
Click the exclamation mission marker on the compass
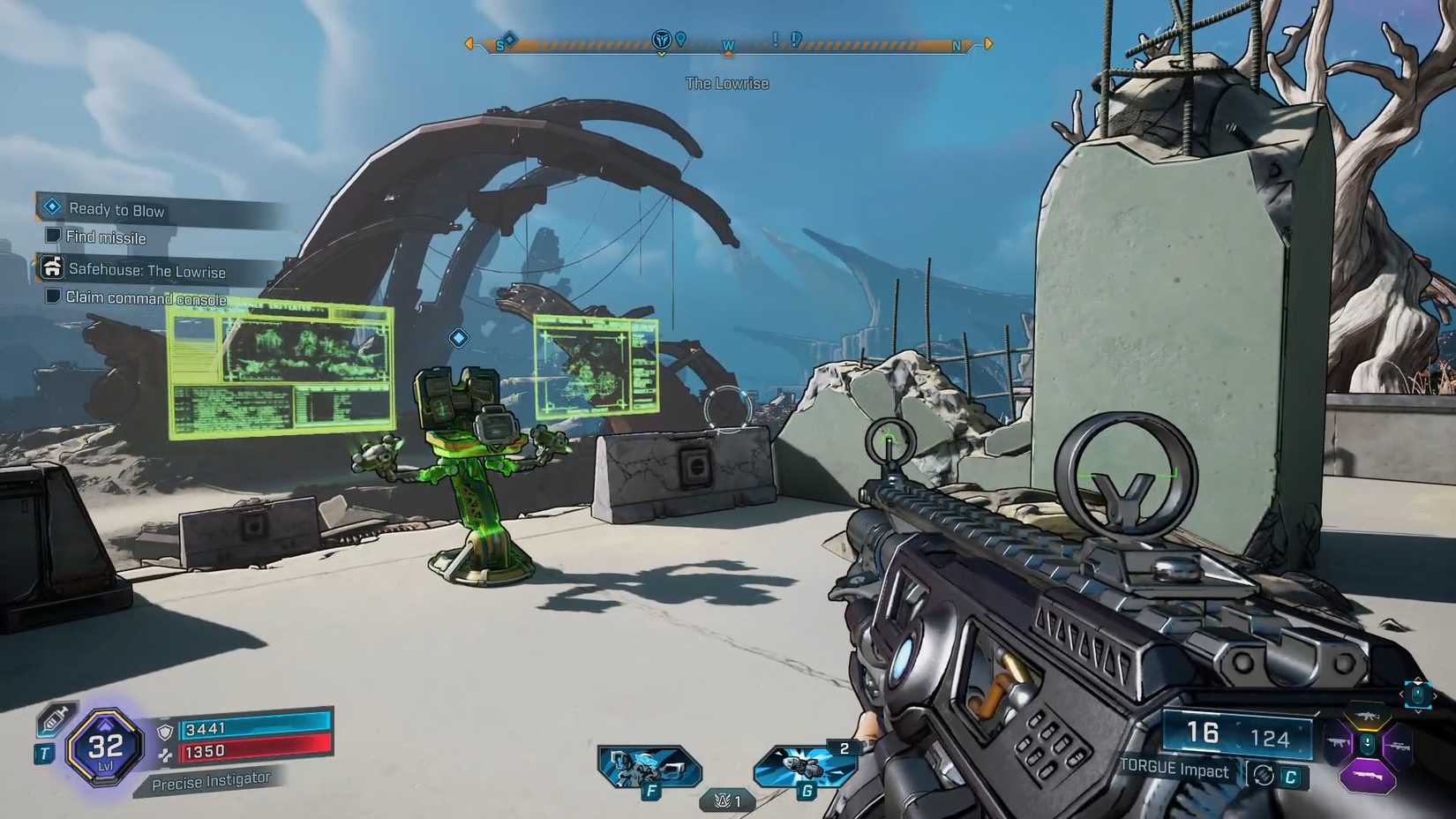pyautogui.click(x=774, y=39)
